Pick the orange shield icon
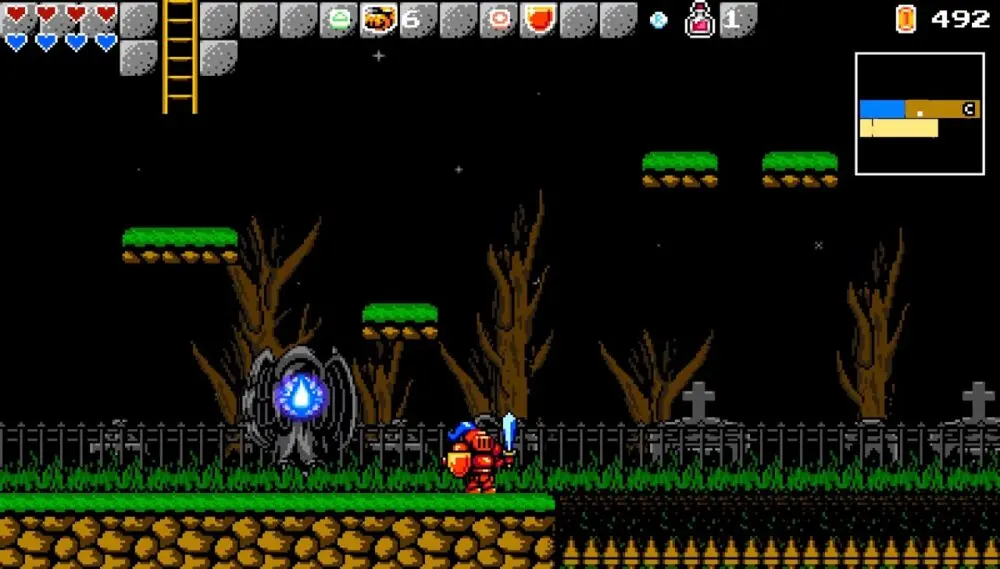The width and height of the screenshot is (1000, 569). [538, 19]
